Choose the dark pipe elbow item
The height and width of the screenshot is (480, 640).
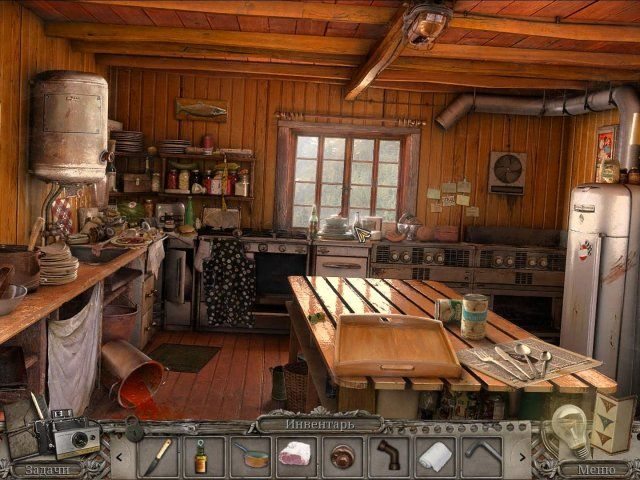tap(388, 456)
